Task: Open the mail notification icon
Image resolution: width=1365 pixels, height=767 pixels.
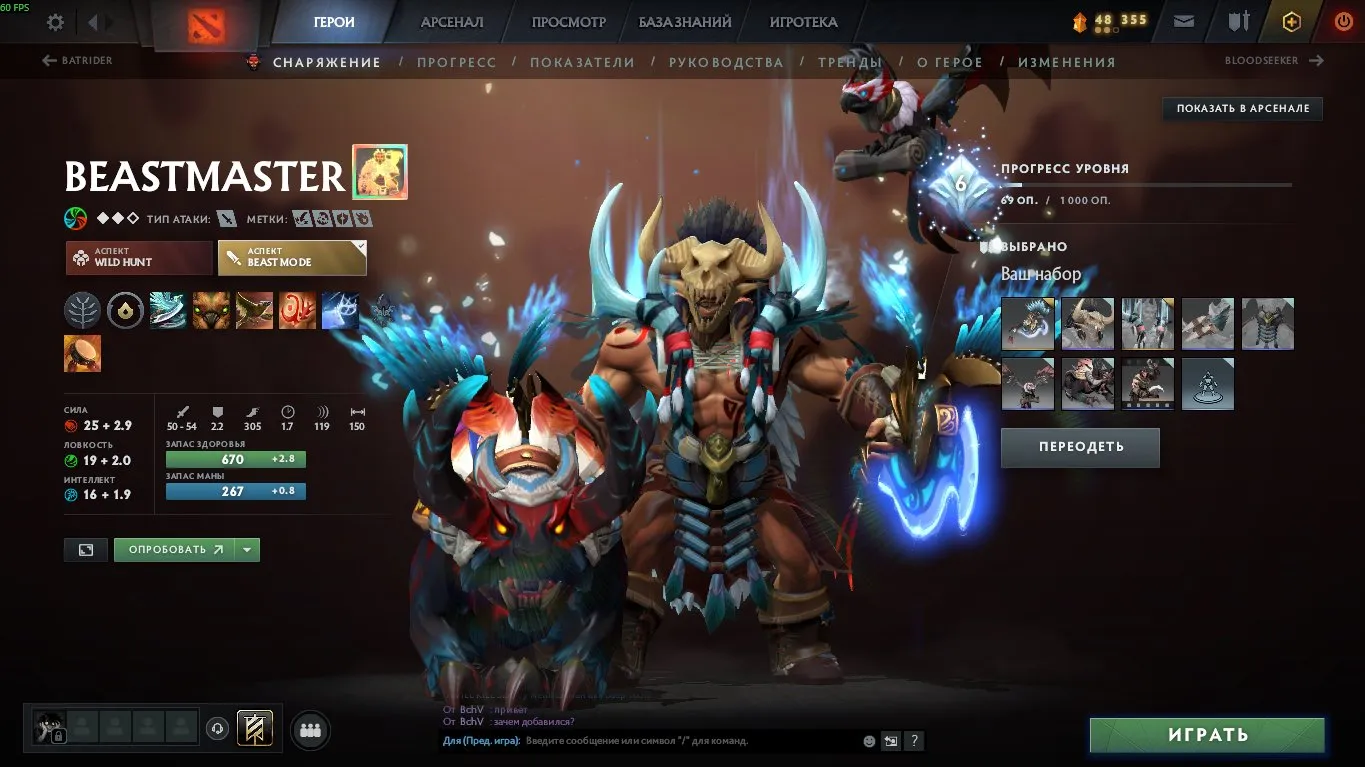Action: point(1183,21)
